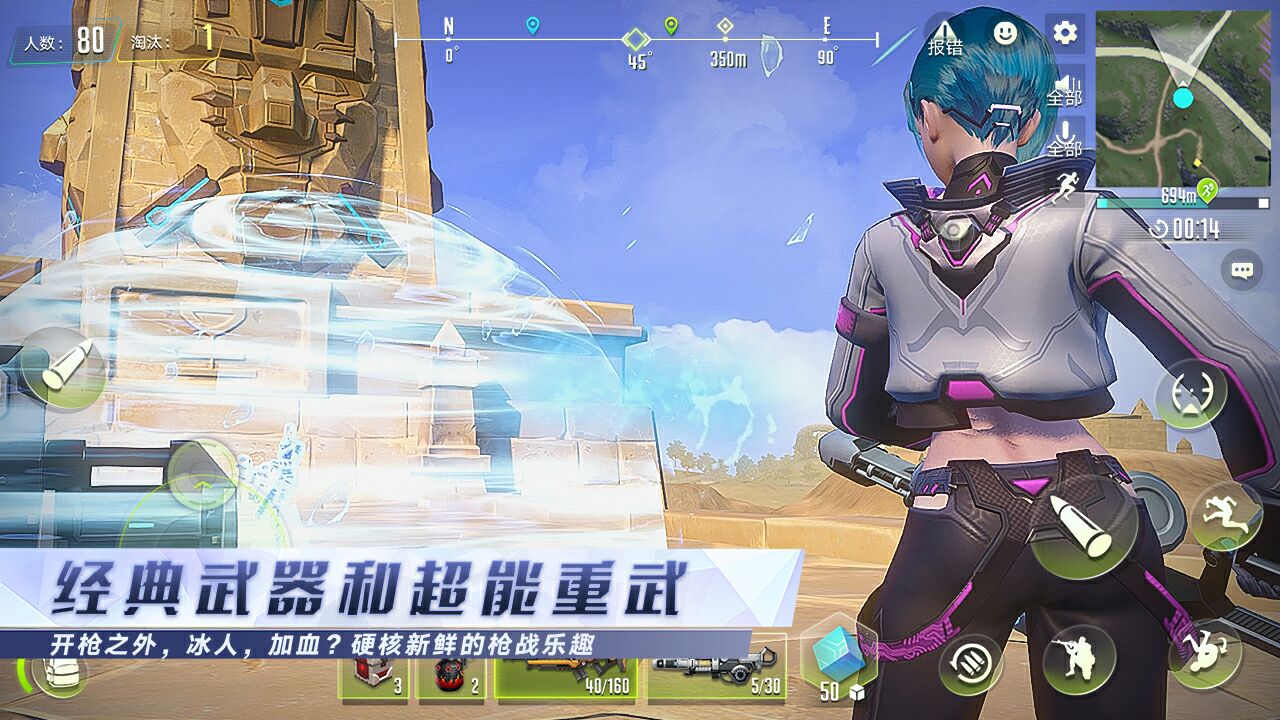Tap the aim/scope icon on the right side

(1190, 393)
